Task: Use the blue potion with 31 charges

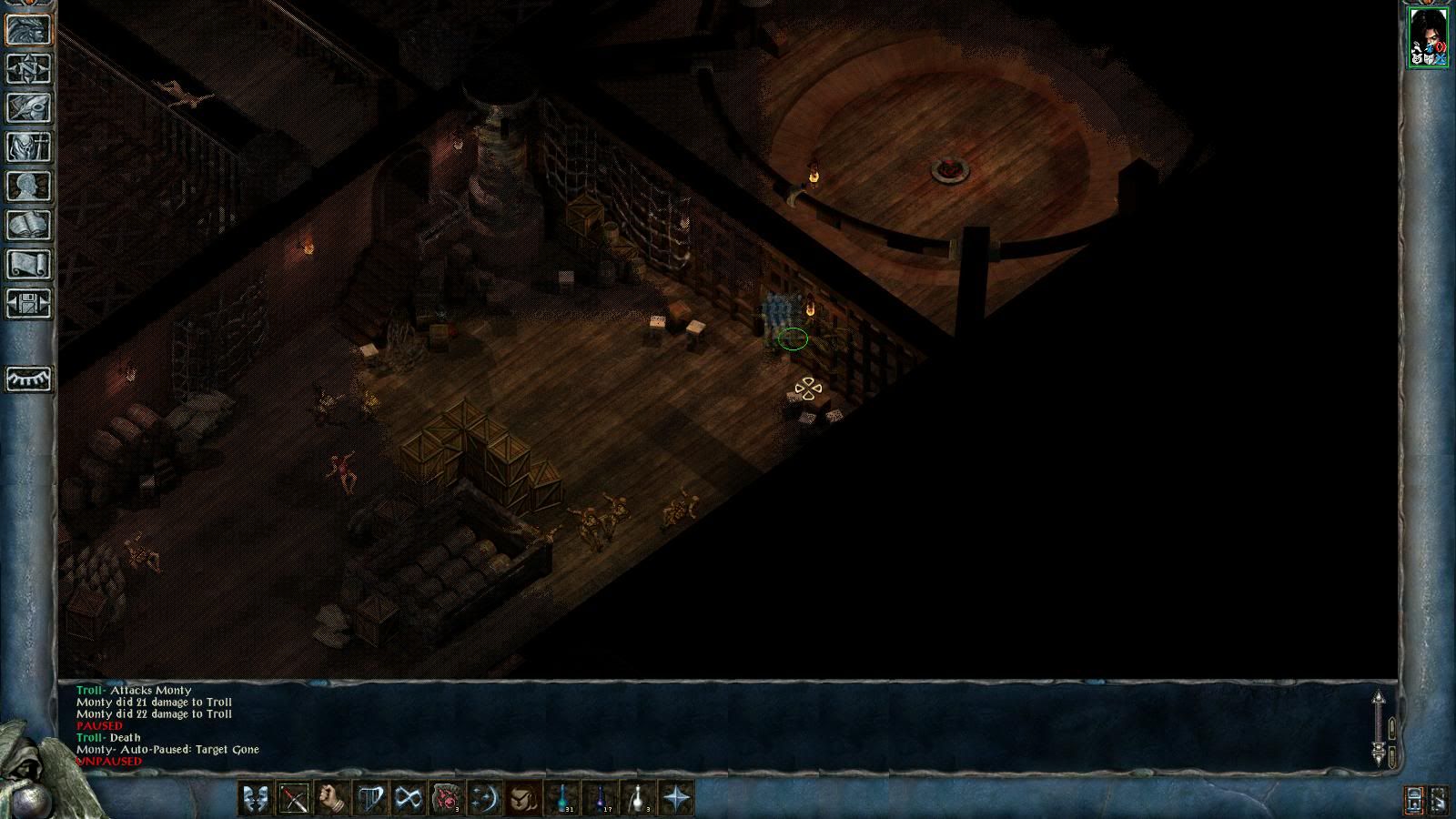Action: click(x=562, y=799)
